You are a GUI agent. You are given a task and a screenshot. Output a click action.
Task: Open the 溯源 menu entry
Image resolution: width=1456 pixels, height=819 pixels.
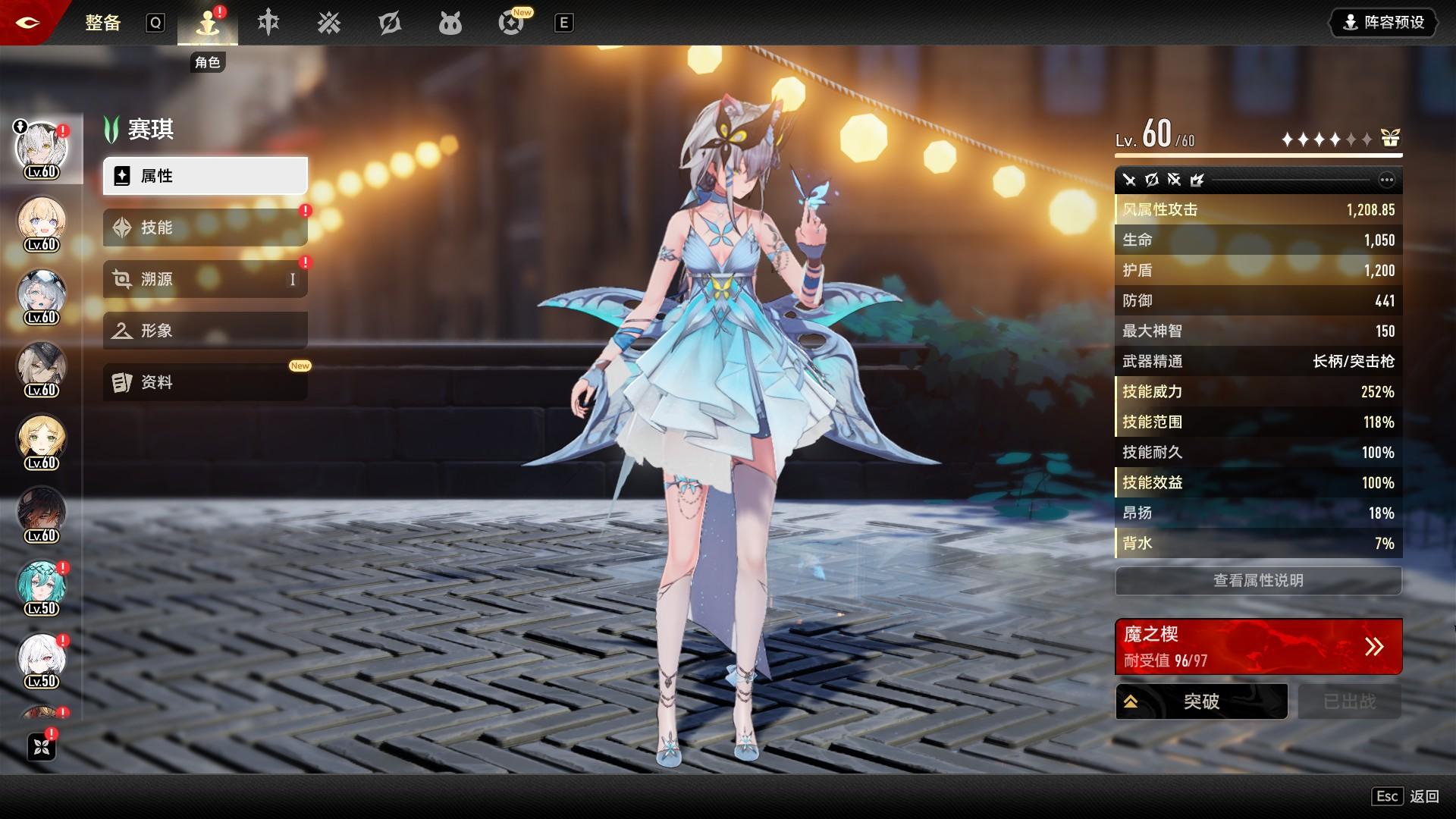205,279
